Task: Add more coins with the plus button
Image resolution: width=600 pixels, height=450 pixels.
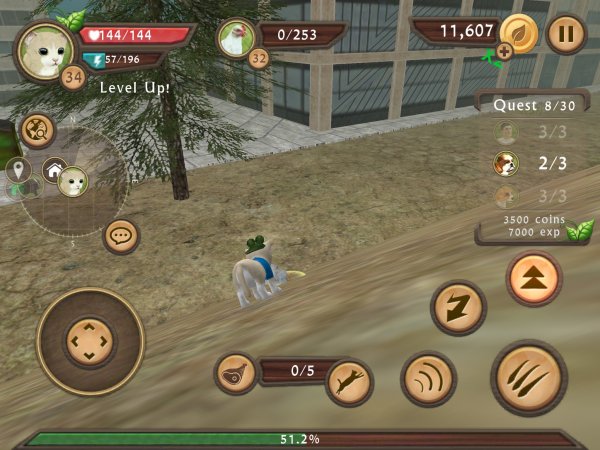Action: (504, 51)
